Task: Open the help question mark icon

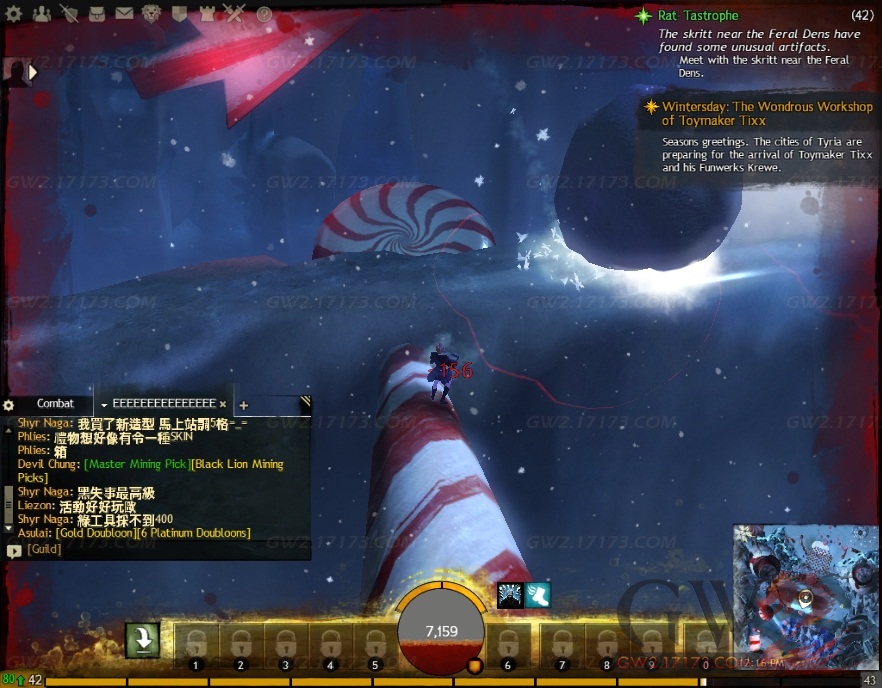Action: click(264, 14)
